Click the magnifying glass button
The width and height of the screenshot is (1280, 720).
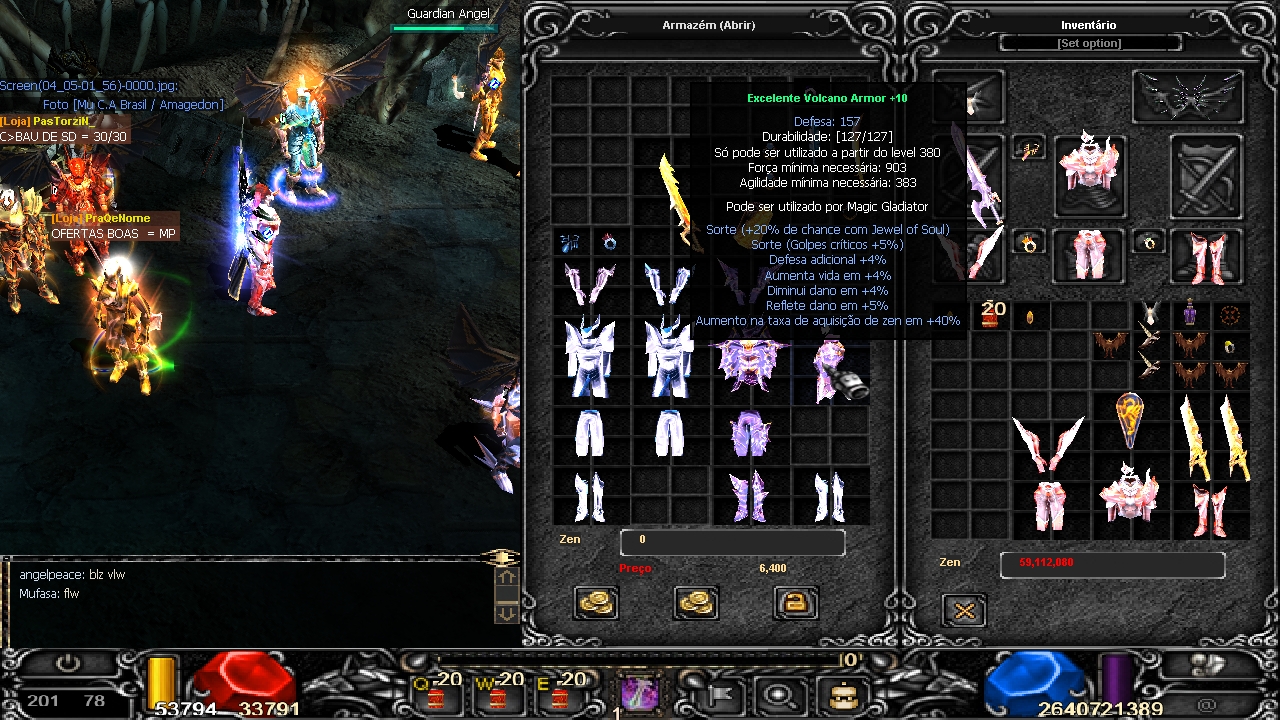[x=777, y=694]
